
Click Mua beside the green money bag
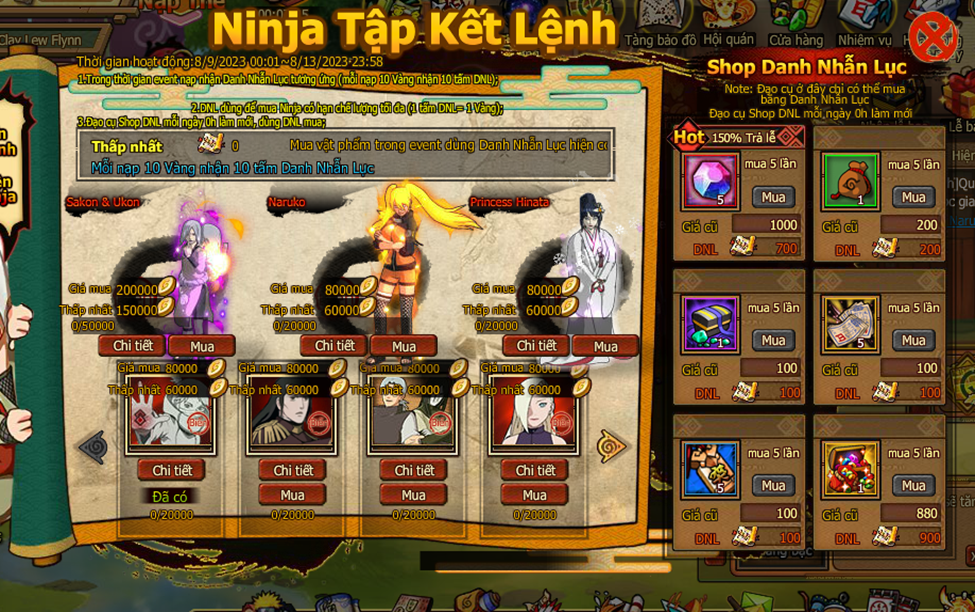[x=913, y=197]
